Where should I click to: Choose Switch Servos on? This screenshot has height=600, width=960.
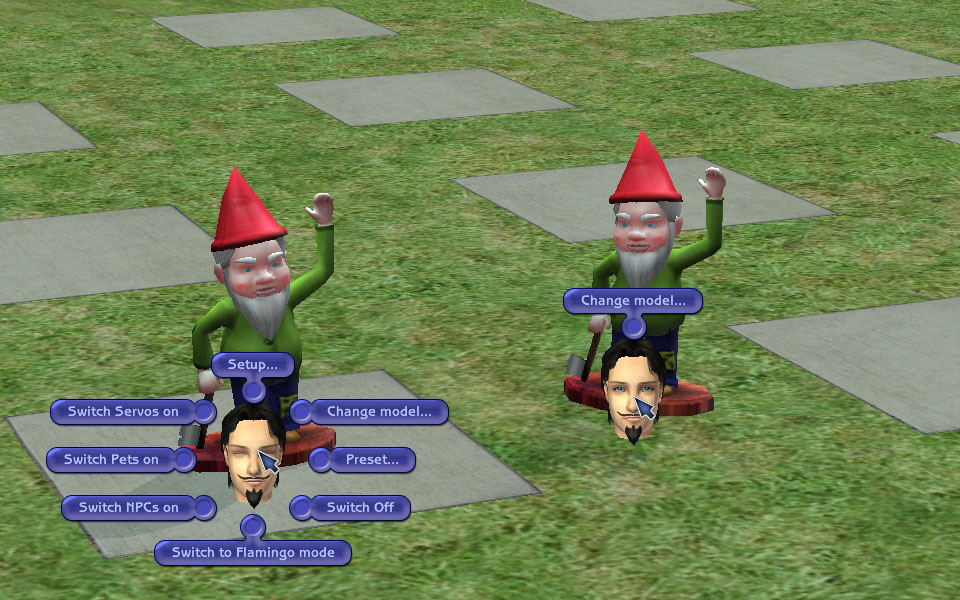click(x=123, y=411)
